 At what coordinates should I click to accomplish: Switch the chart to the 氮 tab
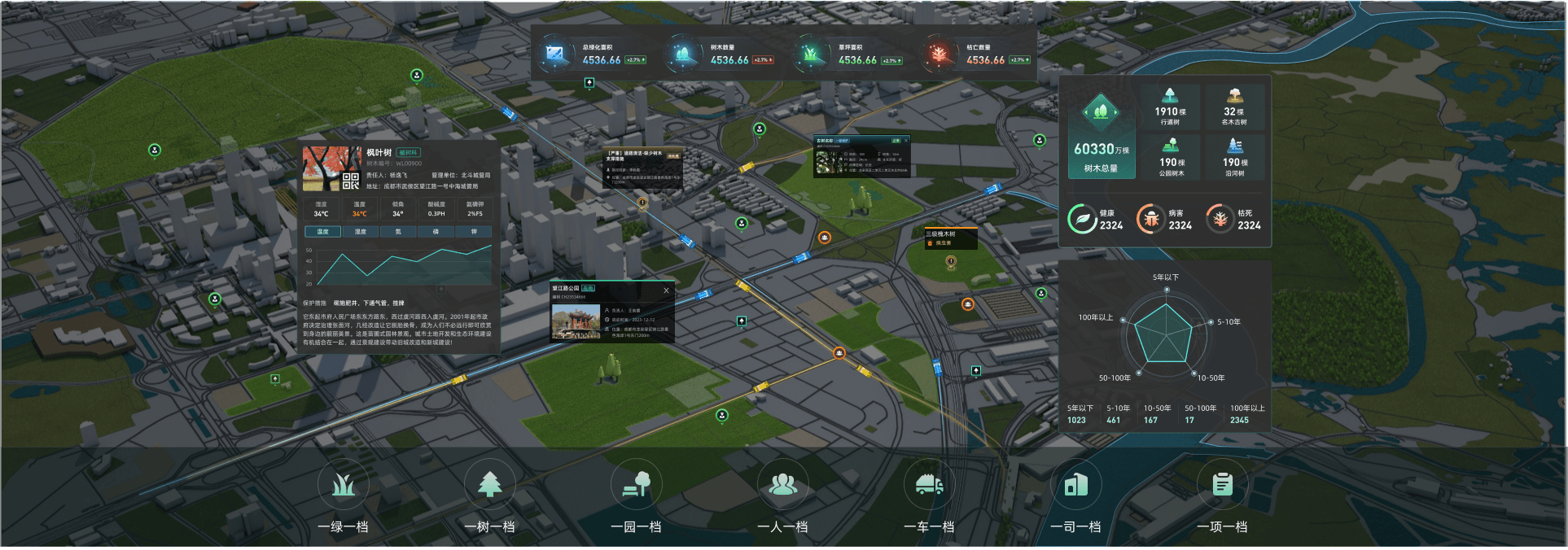398,232
